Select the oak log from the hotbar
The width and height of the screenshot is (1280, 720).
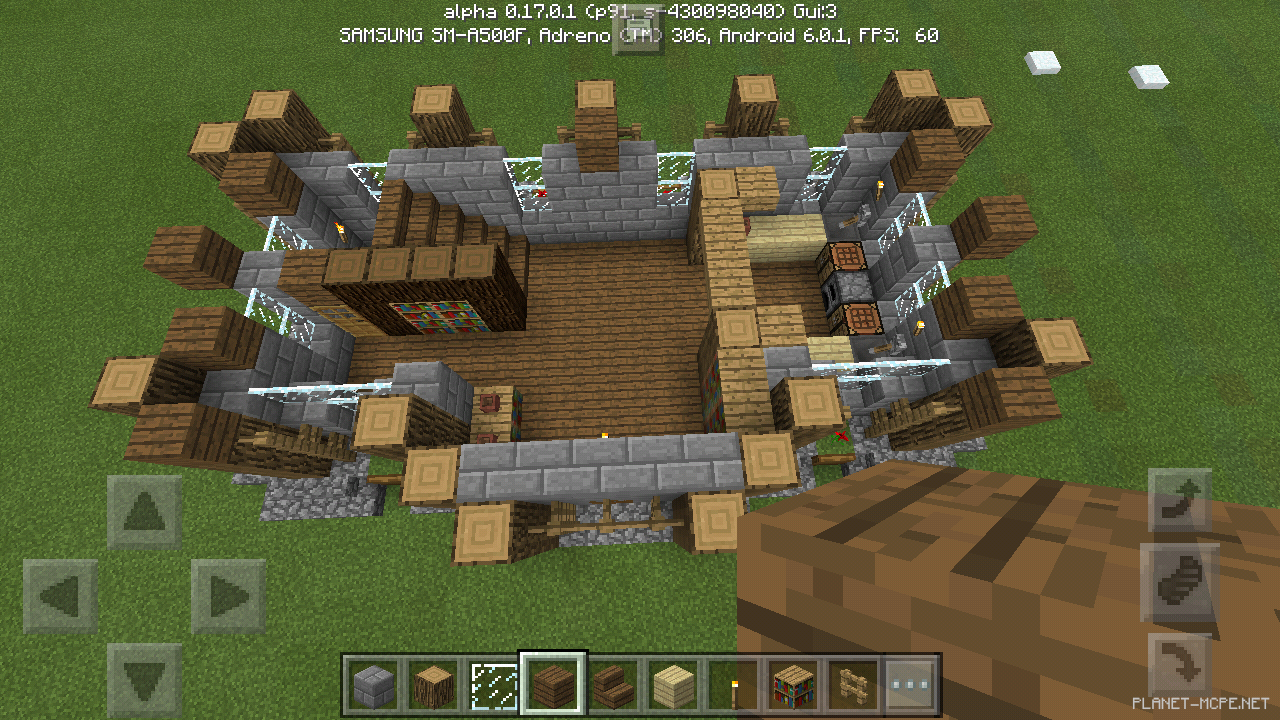pyautogui.click(x=434, y=685)
